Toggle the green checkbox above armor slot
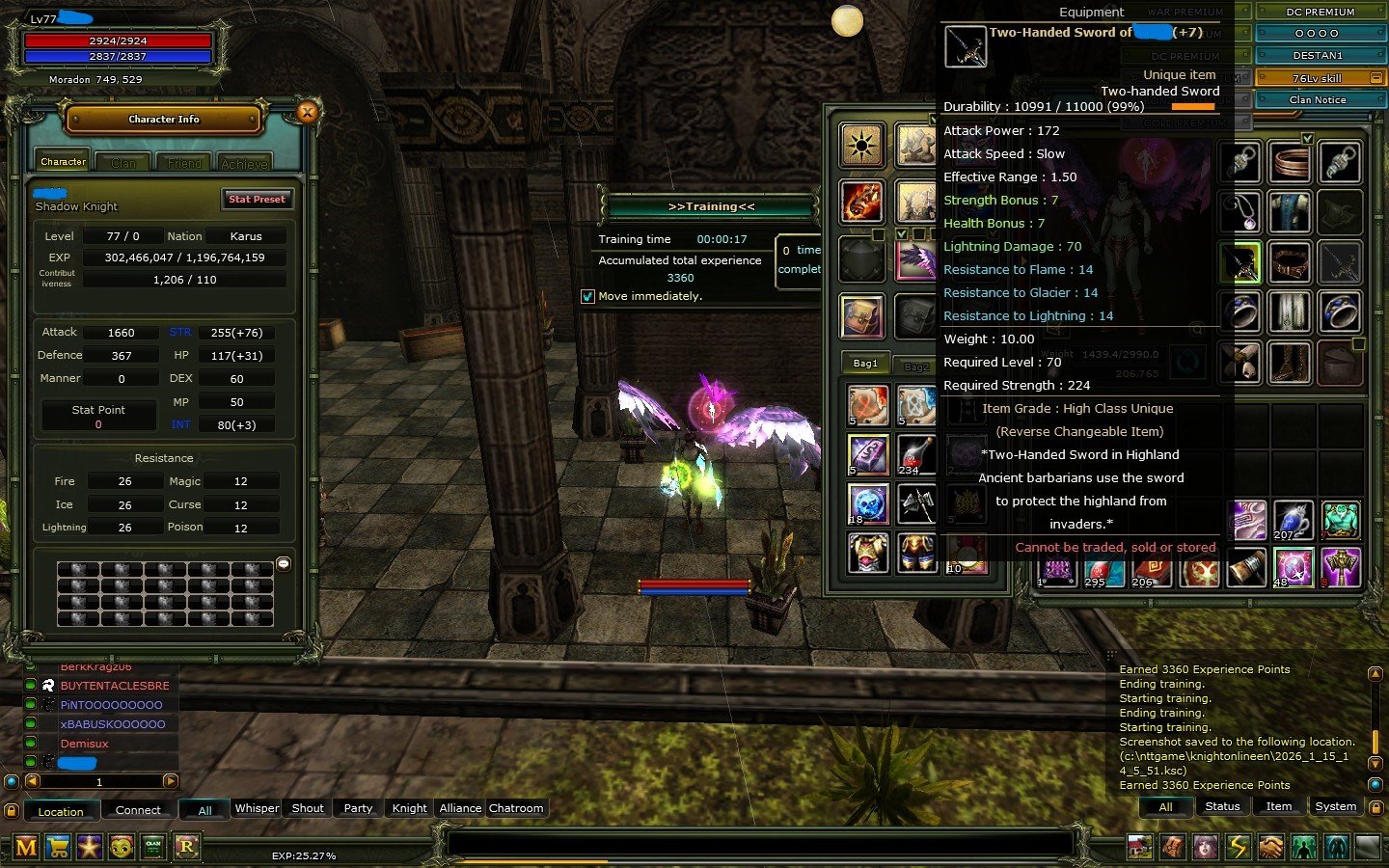The width and height of the screenshot is (1389, 868). [x=902, y=233]
